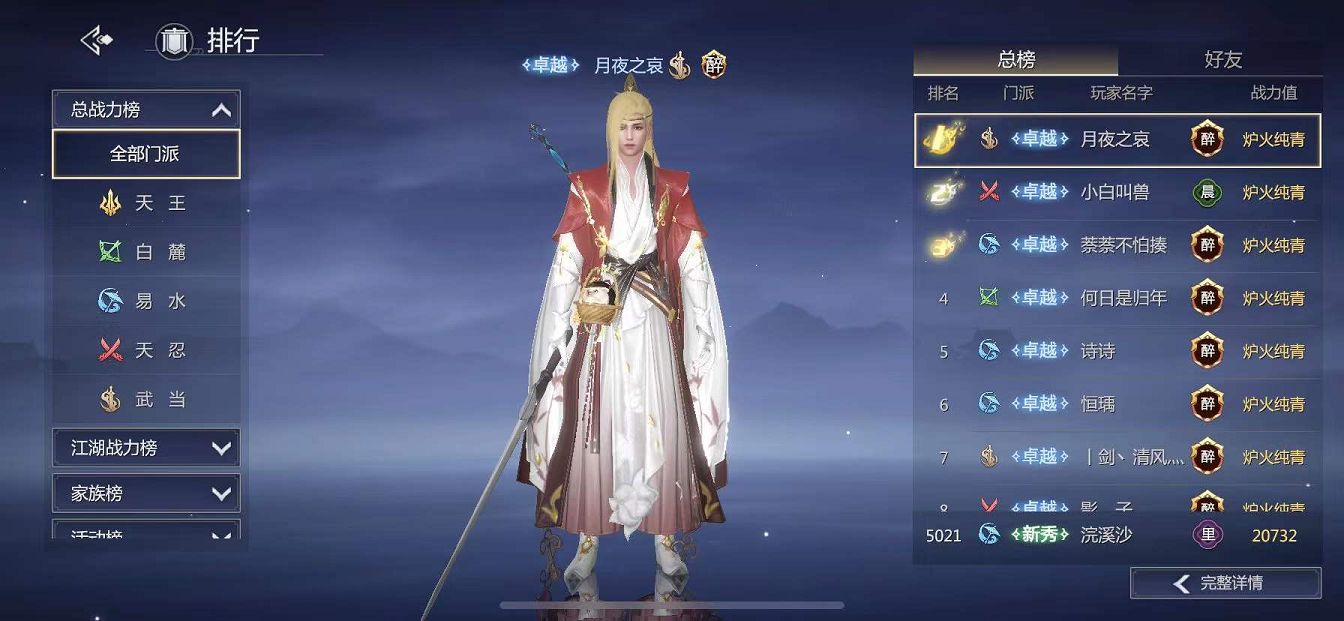Select first-place player 月夜之哀 row
1344x621 pixels.
(x=1117, y=140)
